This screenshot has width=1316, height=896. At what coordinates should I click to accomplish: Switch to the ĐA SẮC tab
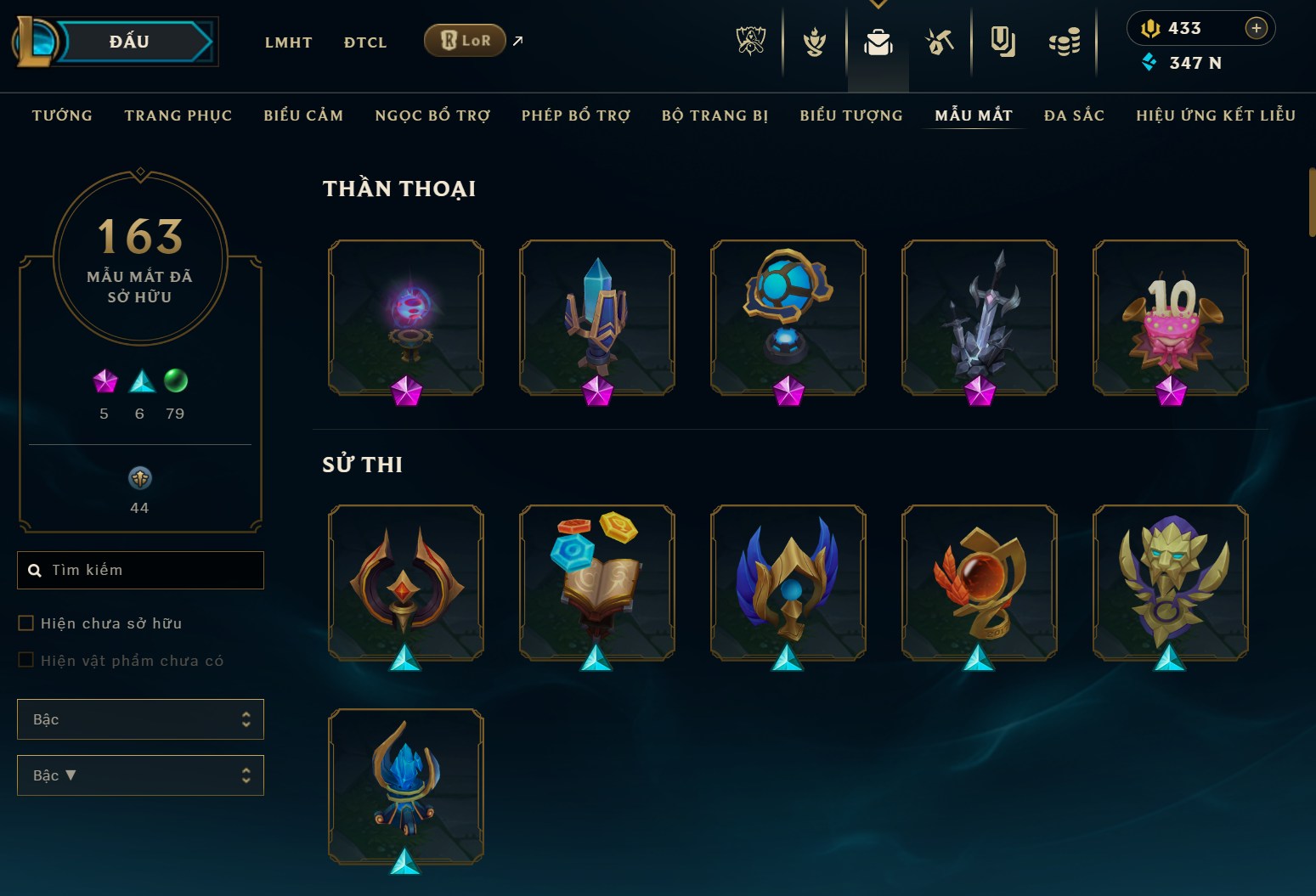tap(1074, 116)
